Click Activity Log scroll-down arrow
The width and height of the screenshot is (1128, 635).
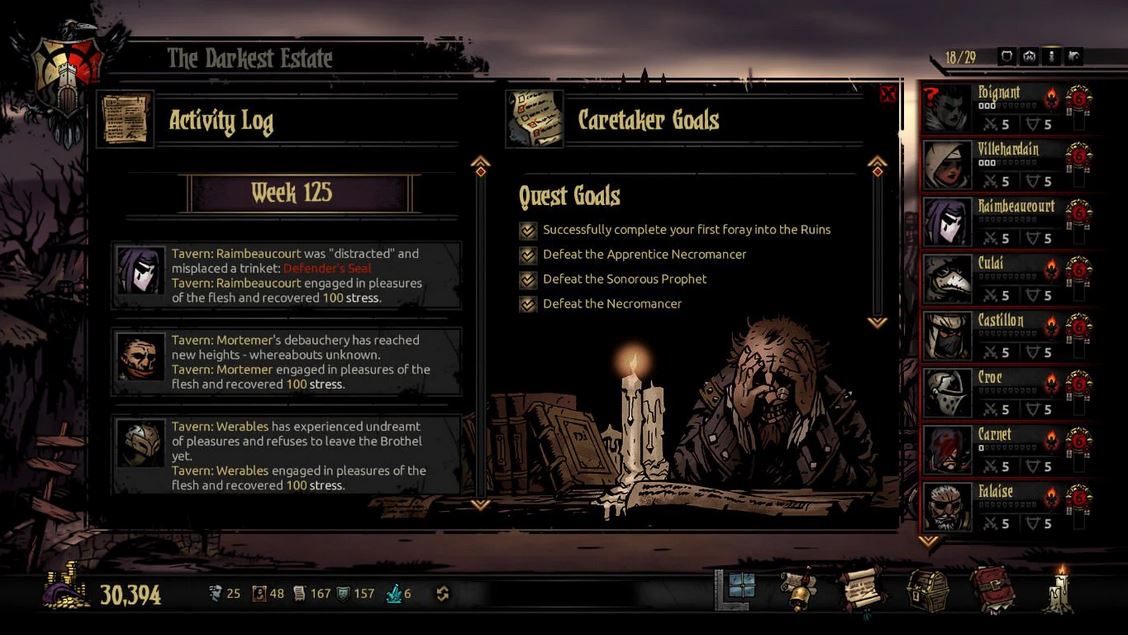[480, 505]
